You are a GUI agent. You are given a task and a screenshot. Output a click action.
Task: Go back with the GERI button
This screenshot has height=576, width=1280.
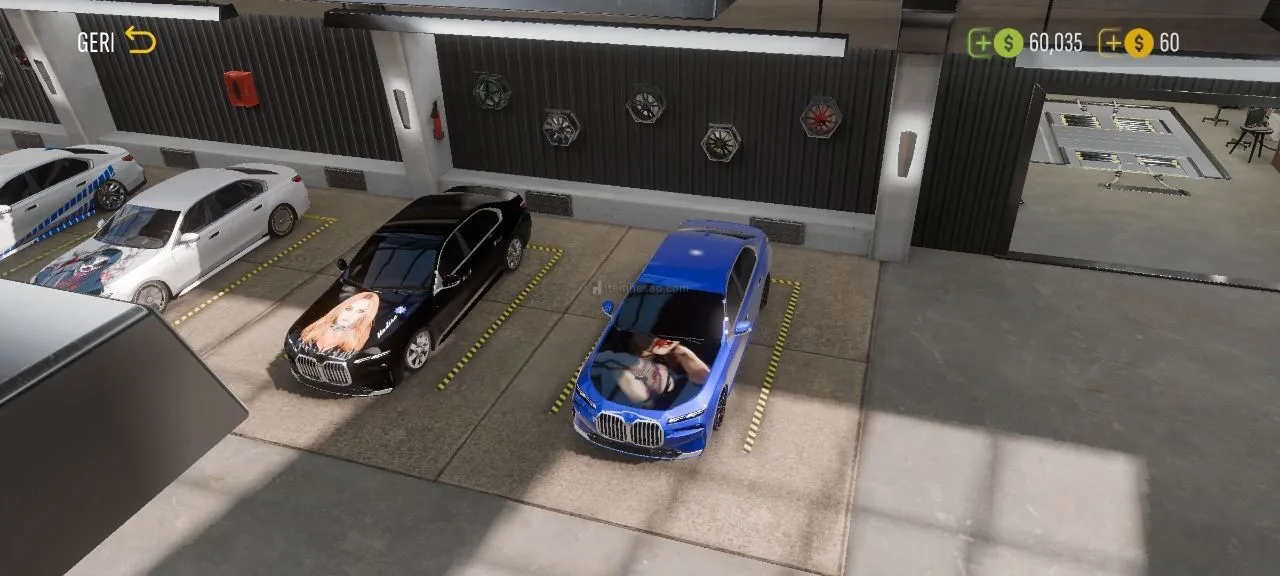coord(117,41)
